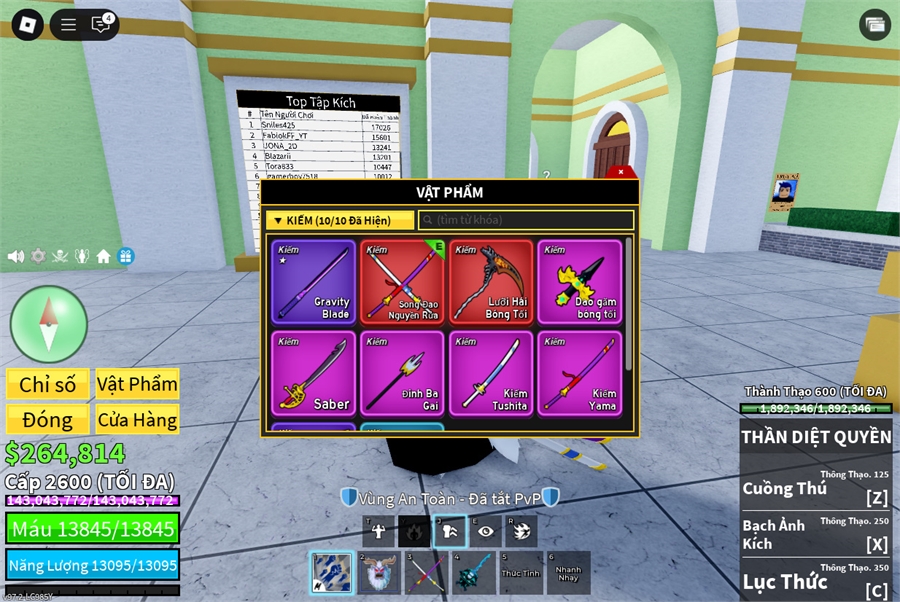
Task: Activate the eye ability icon
Action: pyautogui.click(x=486, y=531)
